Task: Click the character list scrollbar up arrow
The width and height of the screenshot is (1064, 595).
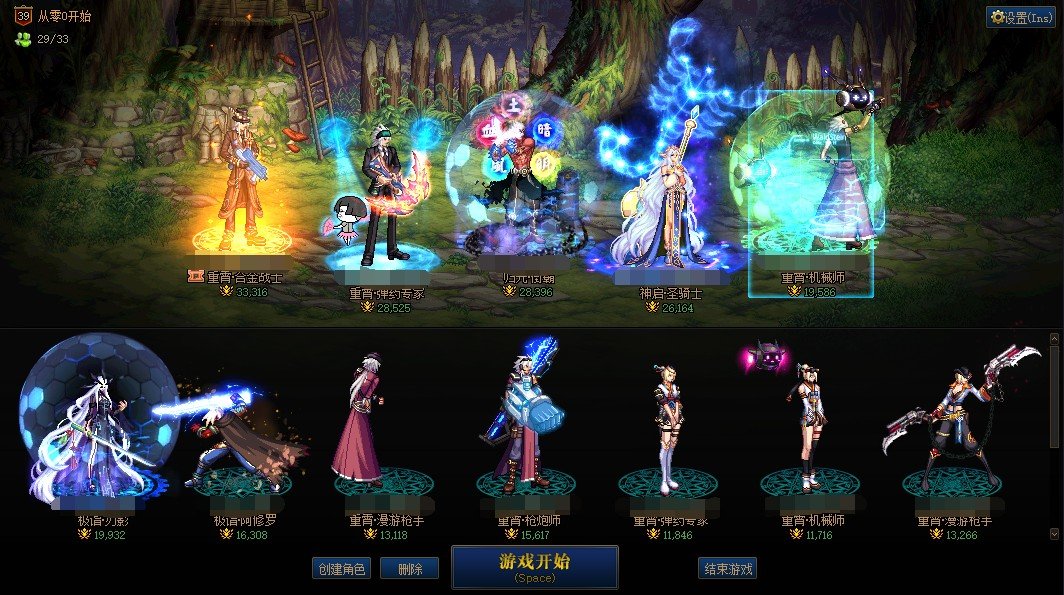Action: coord(1053,339)
